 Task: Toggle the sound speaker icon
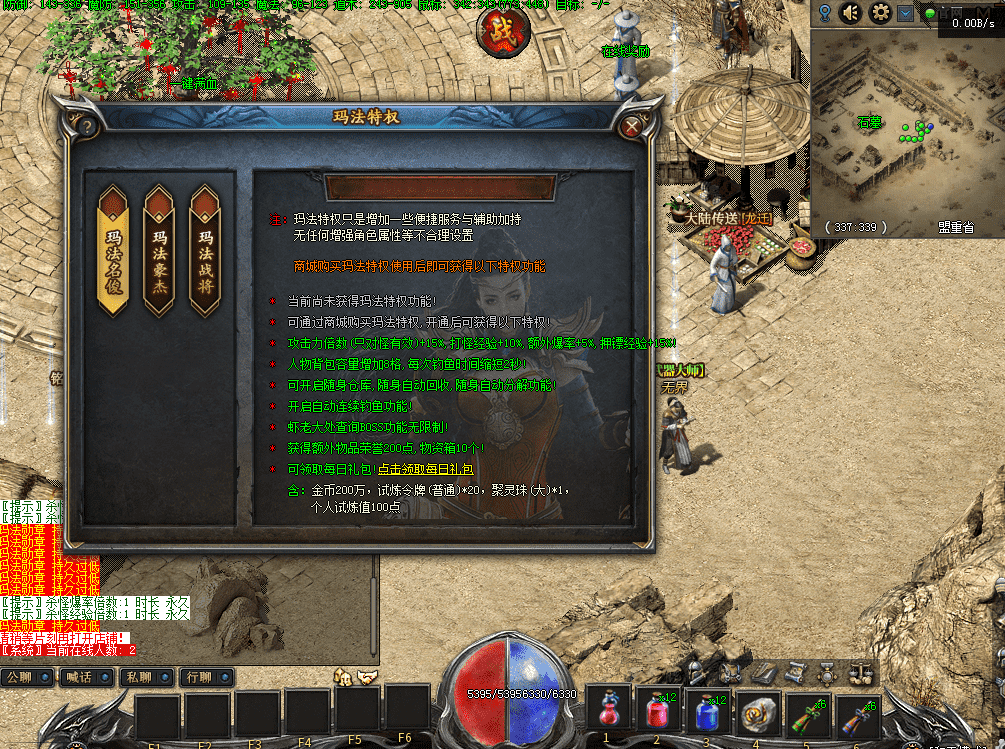852,13
